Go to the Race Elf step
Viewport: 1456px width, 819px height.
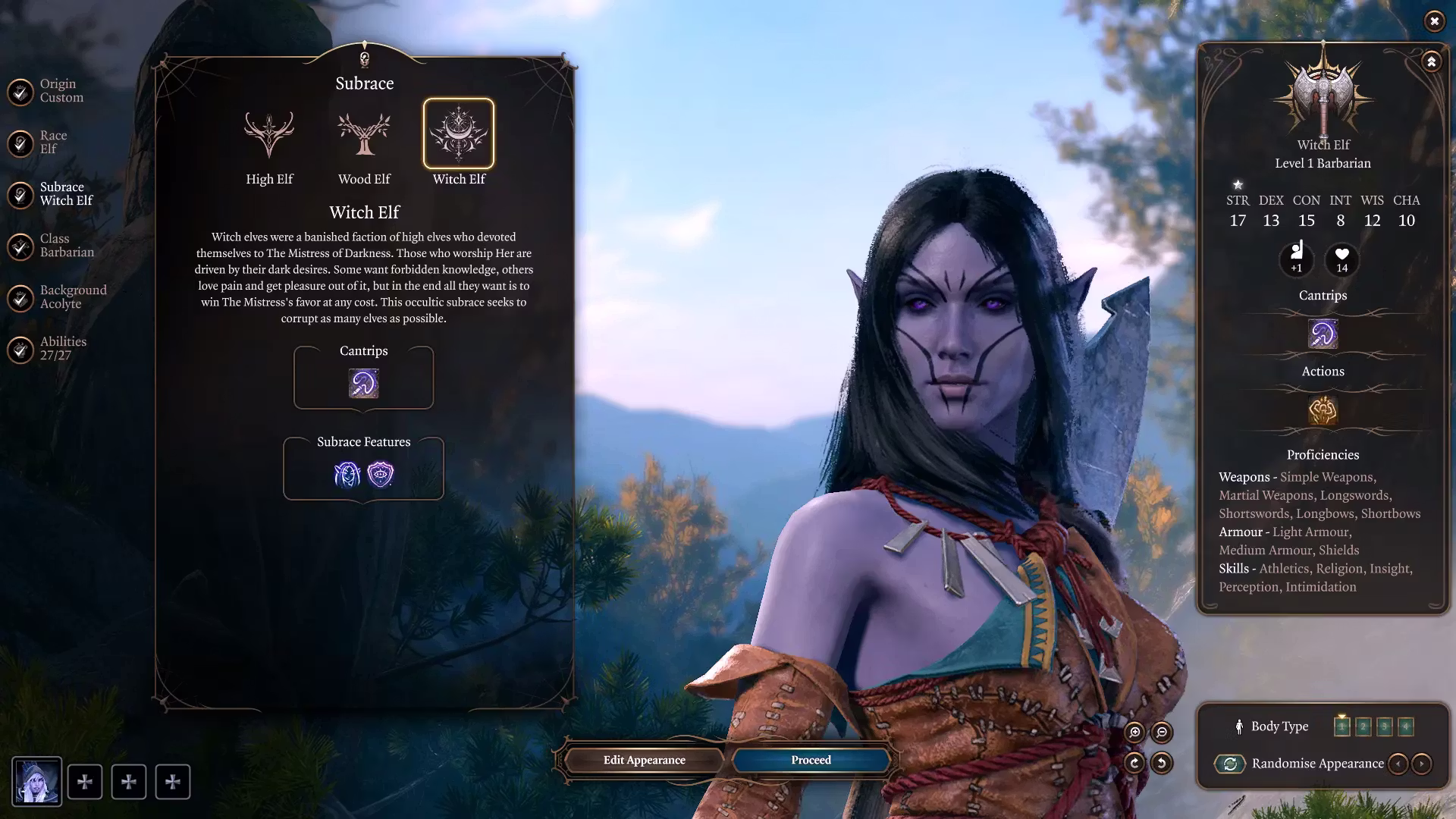pyautogui.click(x=21, y=143)
